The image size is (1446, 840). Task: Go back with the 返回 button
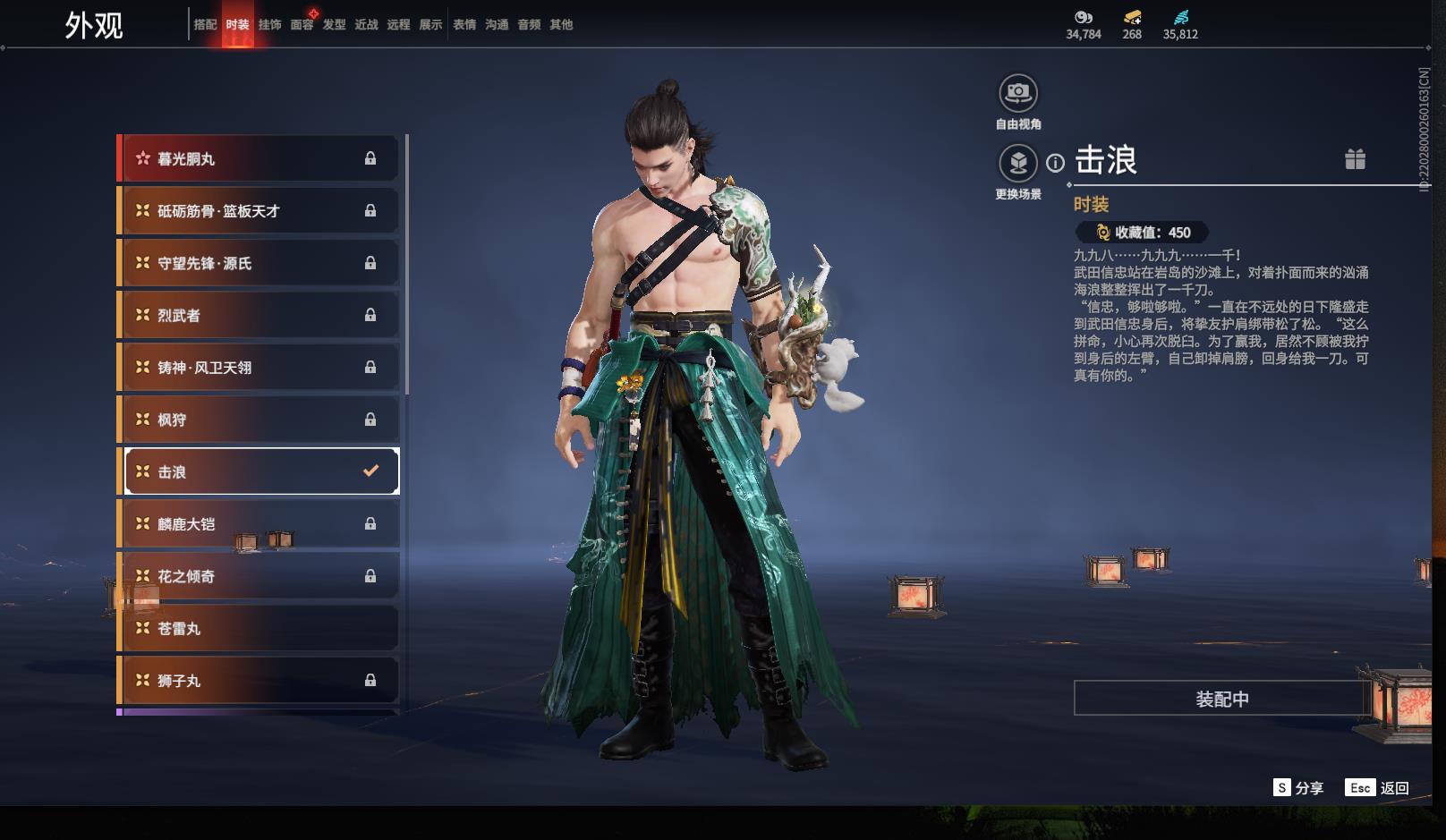(1378, 788)
